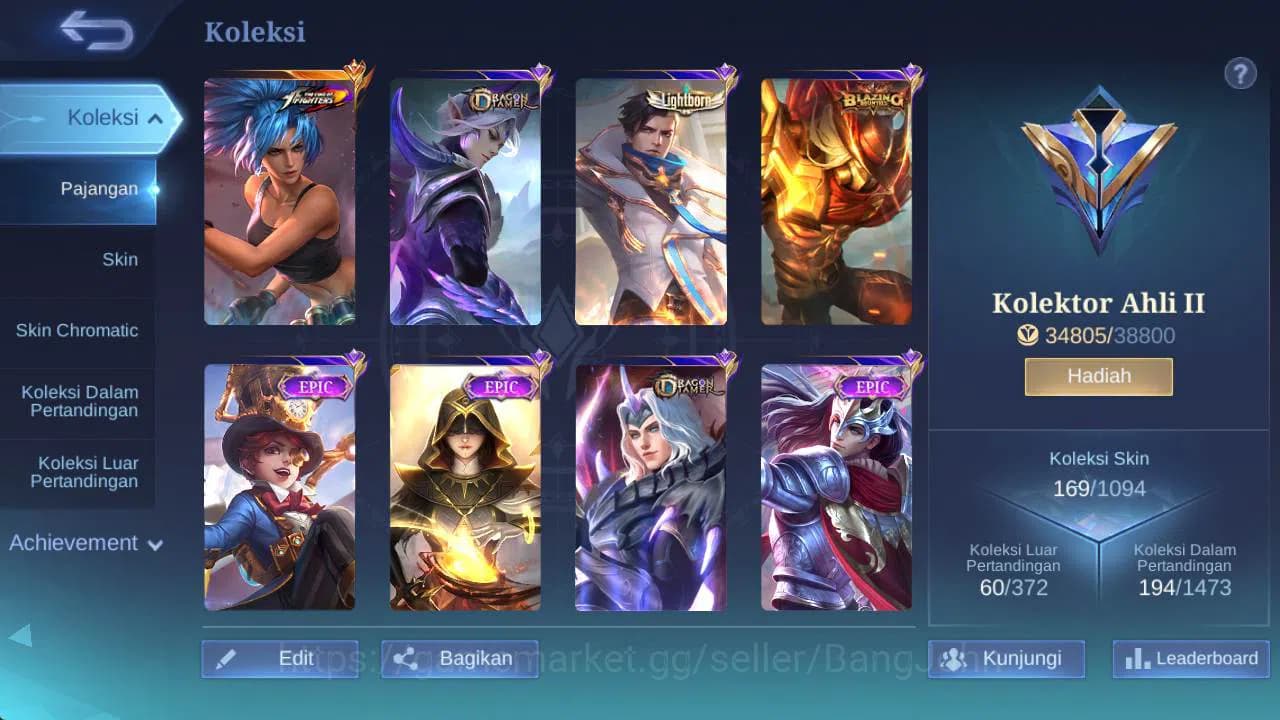
Task: Click the 34805/38800 collection progress bar
Action: coord(1098,335)
